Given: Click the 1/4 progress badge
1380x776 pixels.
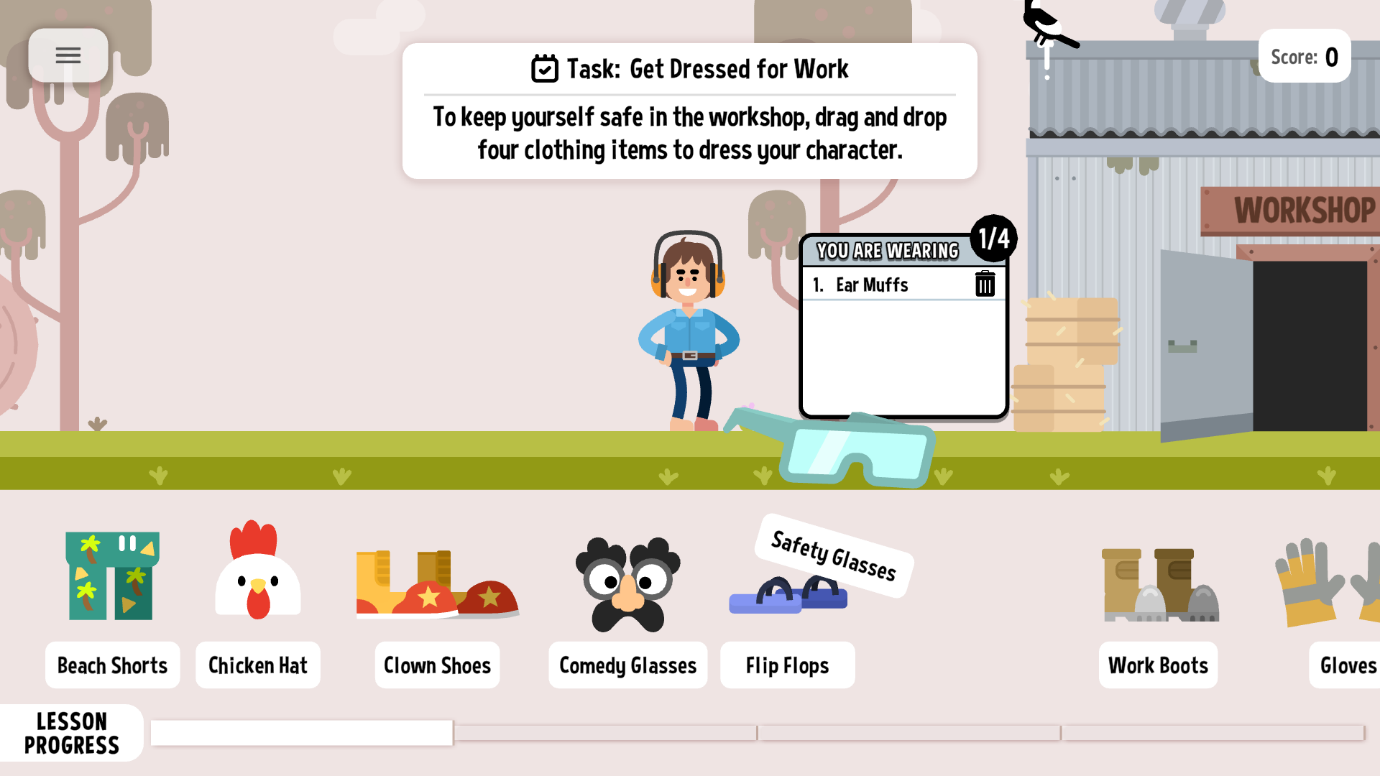Looking at the screenshot, I should click(x=994, y=239).
